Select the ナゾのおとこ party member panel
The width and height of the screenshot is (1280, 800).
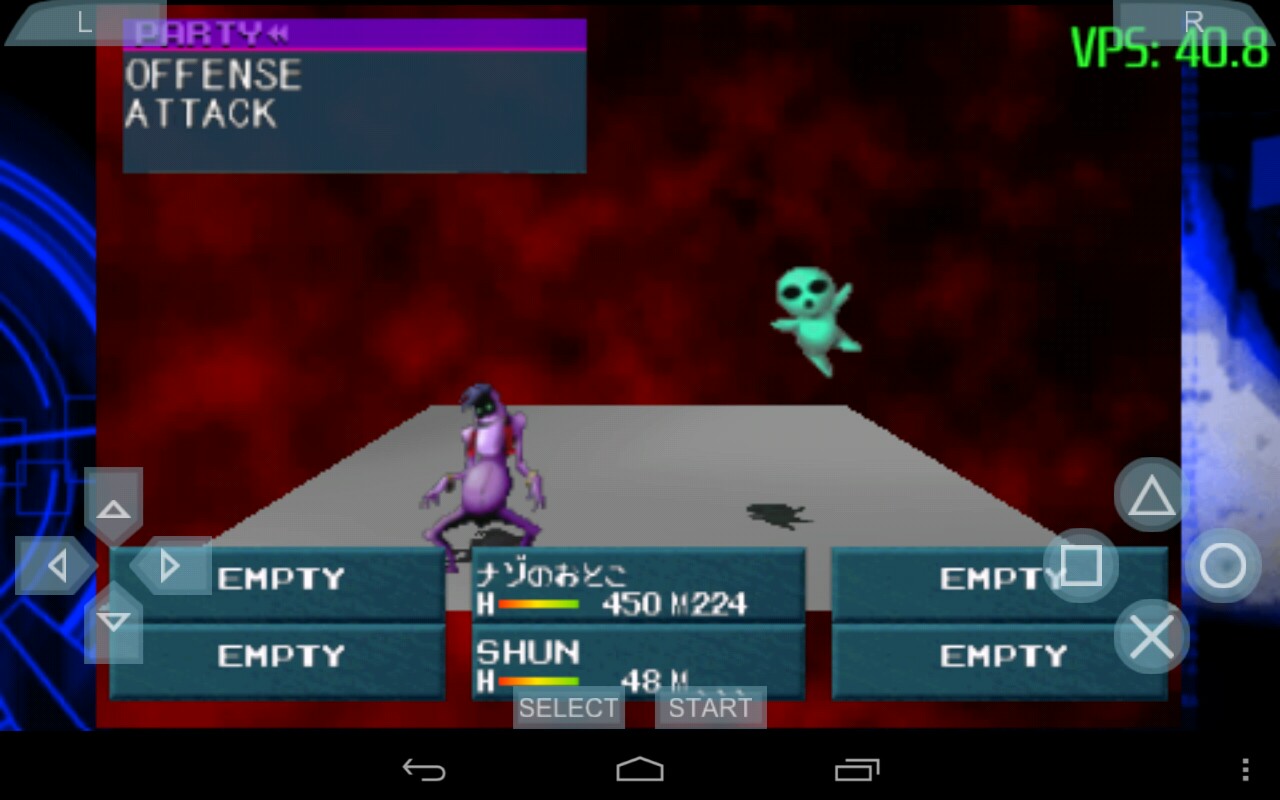(638, 587)
